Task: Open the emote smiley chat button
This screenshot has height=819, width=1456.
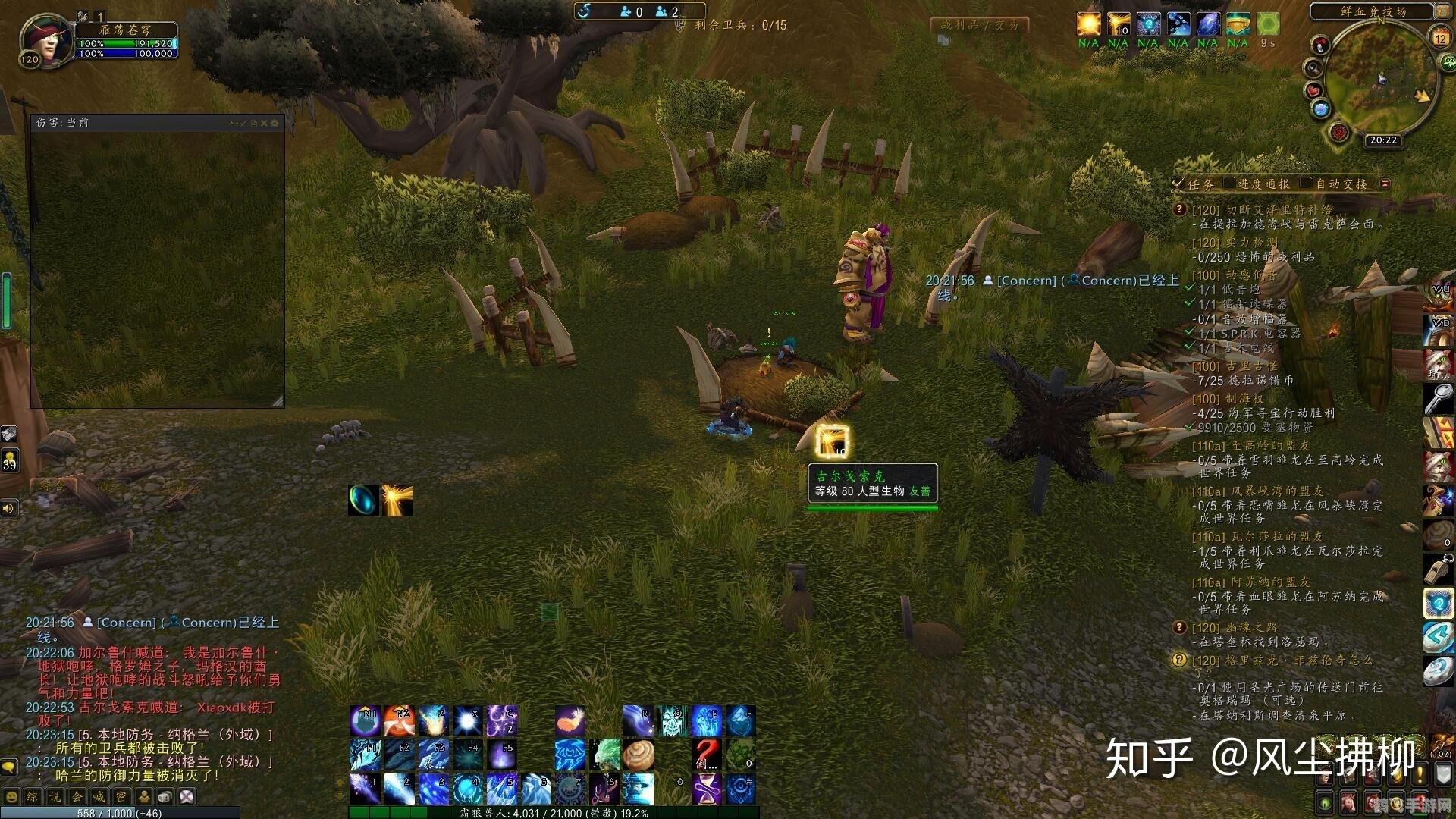Action: coord(10,797)
